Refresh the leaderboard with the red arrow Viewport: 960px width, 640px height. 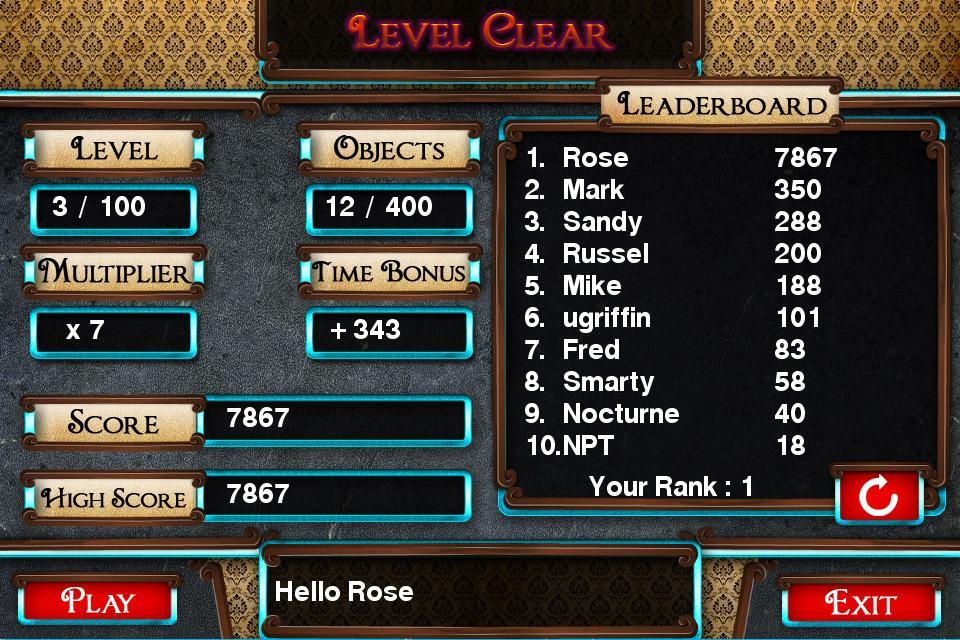[878, 496]
